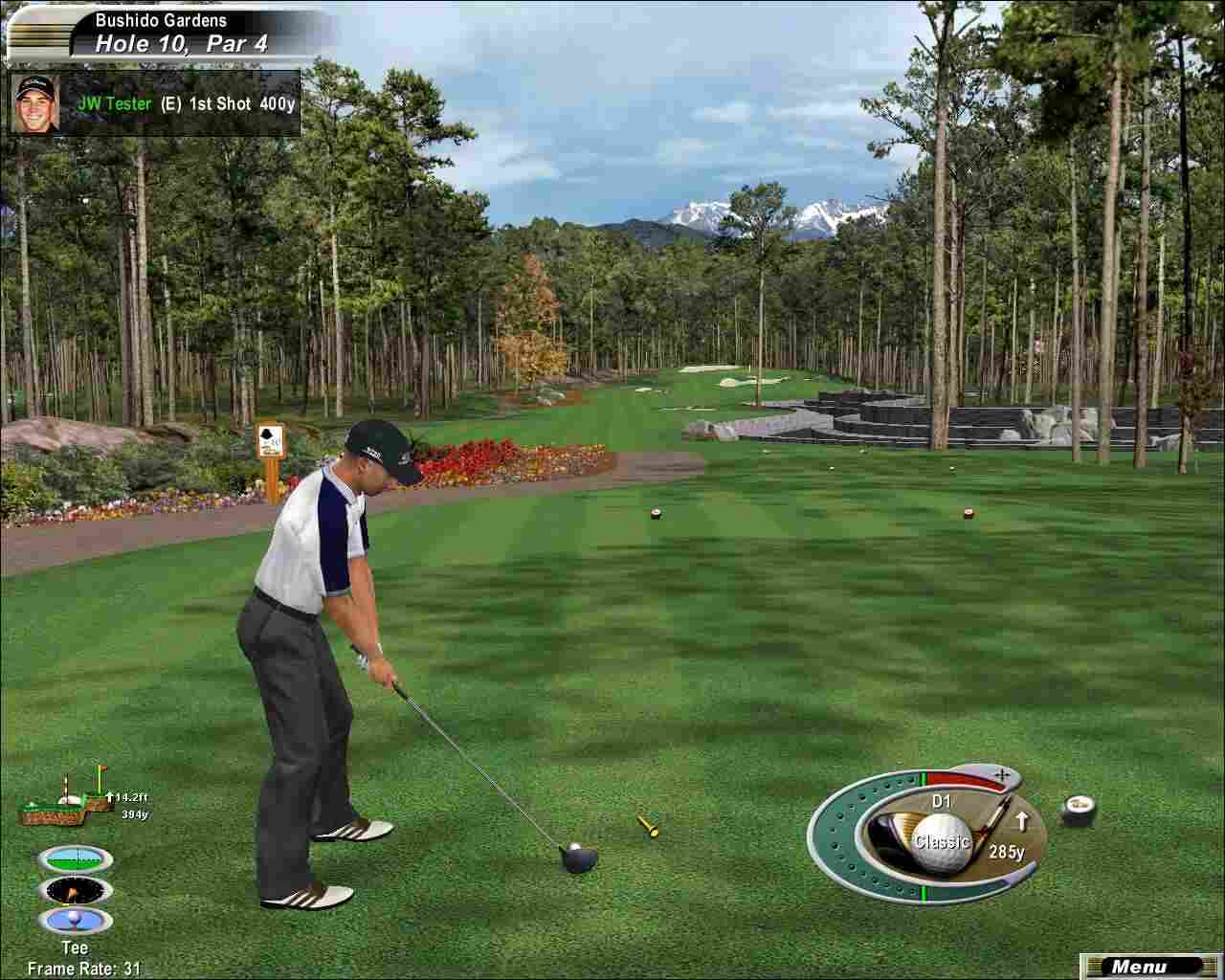Select the crosshair aim icon on swing meter

1002,770
